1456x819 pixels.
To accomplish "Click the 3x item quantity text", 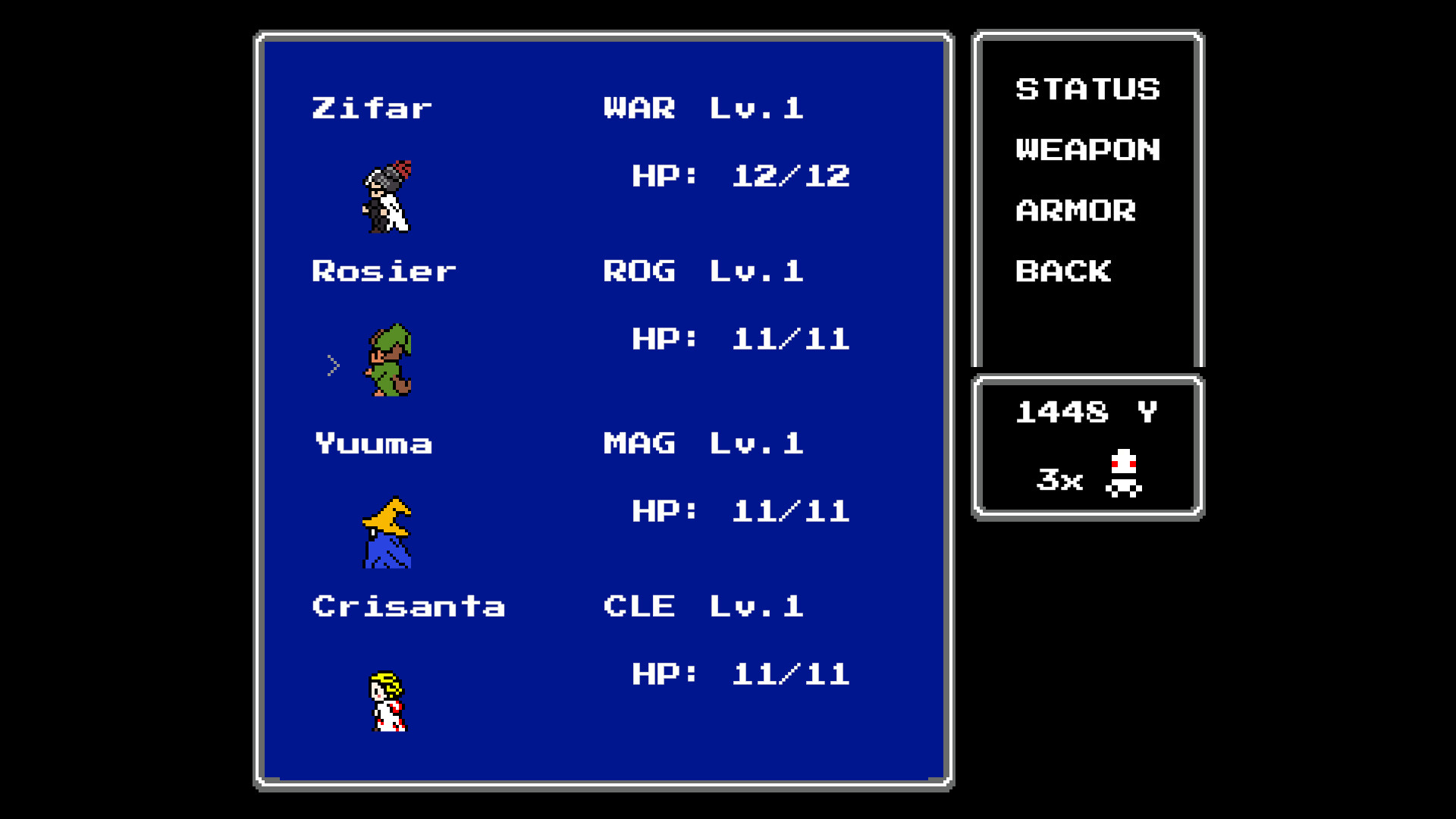I will pos(1060,479).
